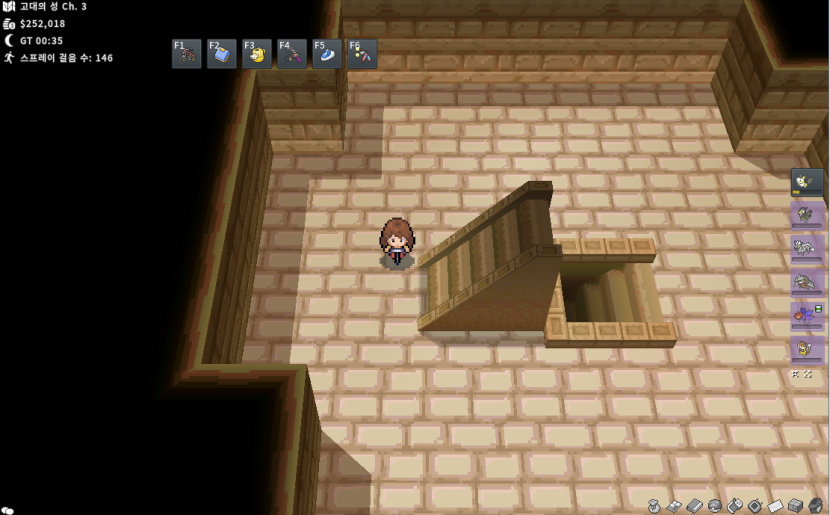Image resolution: width=830 pixels, height=515 pixels.
Task: Use the bicycle on hotkey F1
Action: point(187,54)
